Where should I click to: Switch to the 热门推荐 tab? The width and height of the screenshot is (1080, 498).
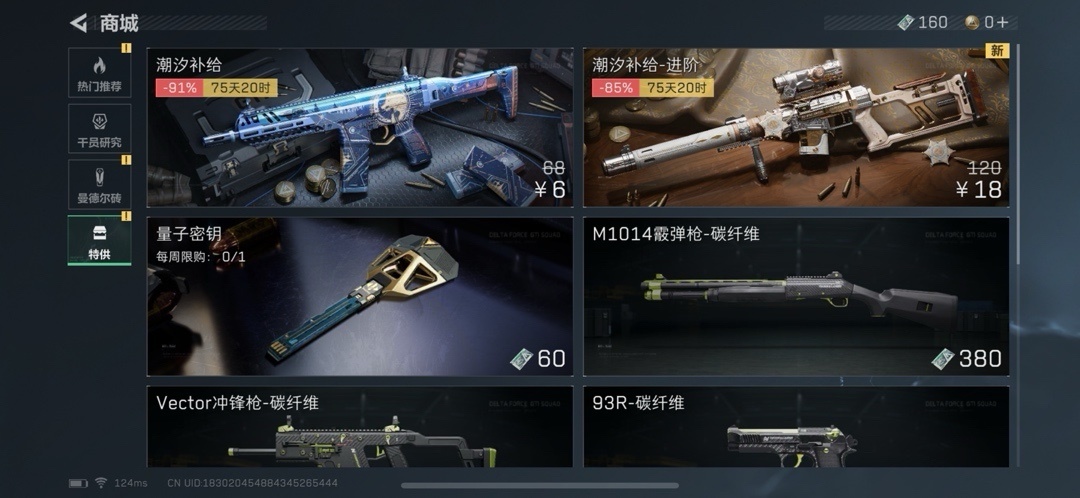pos(99,73)
